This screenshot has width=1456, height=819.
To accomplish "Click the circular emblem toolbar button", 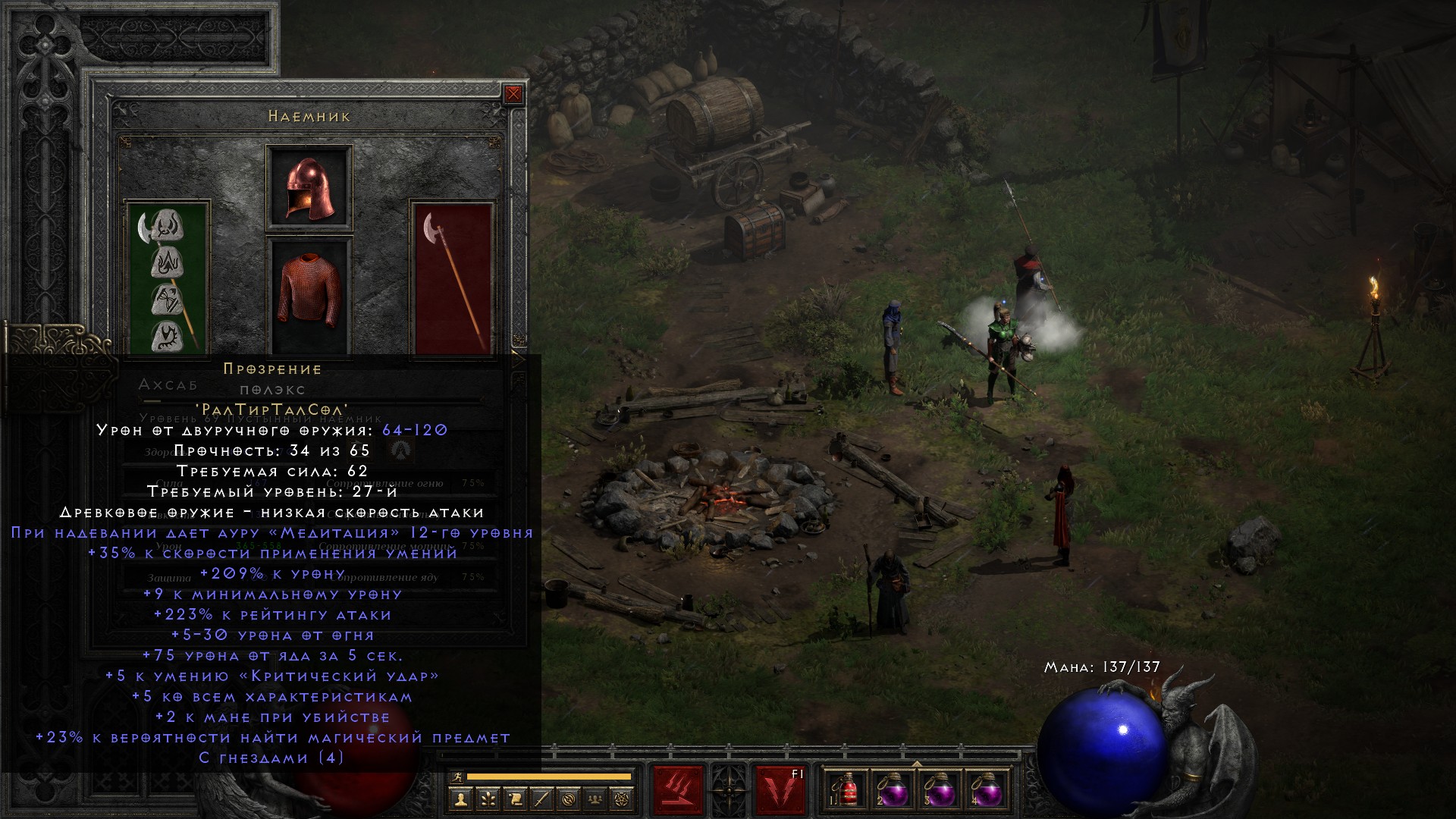I will coord(570,799).
